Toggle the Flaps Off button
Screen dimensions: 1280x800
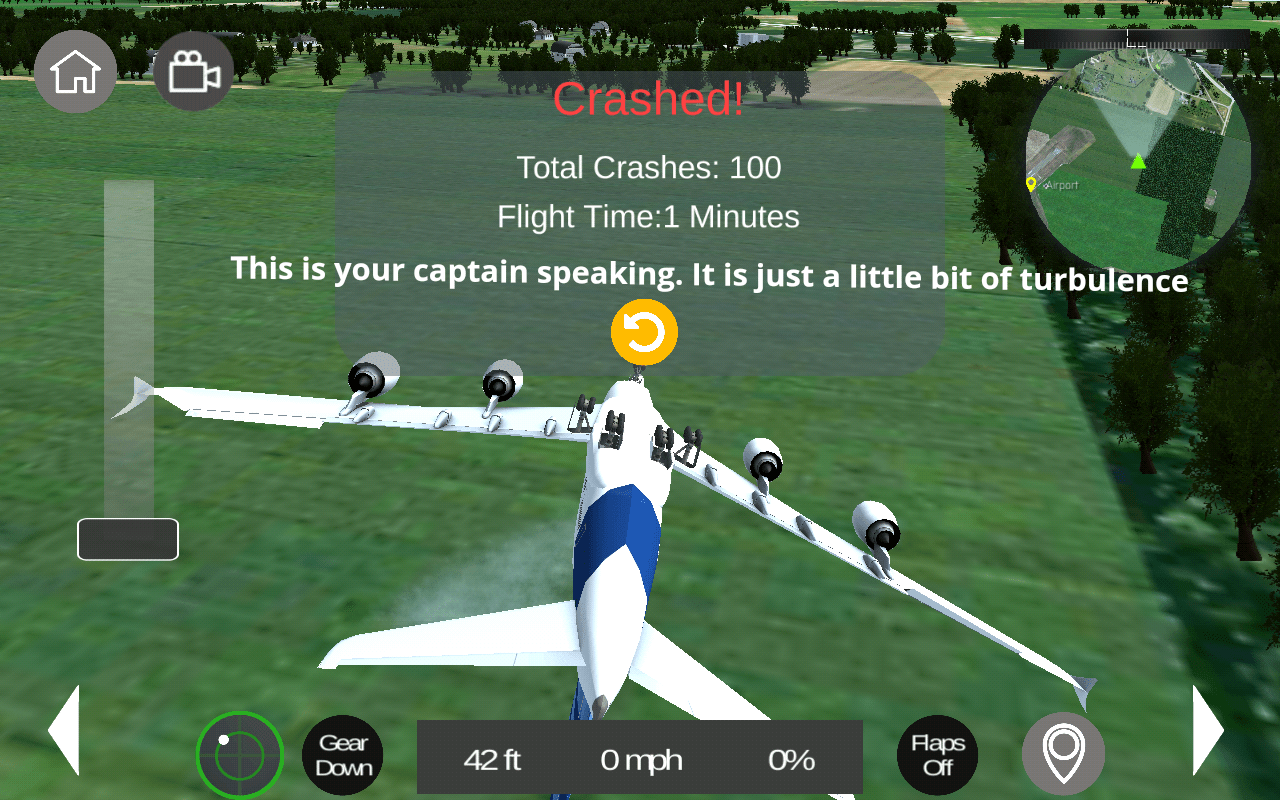pyautogui.click(x=937, y=755)
